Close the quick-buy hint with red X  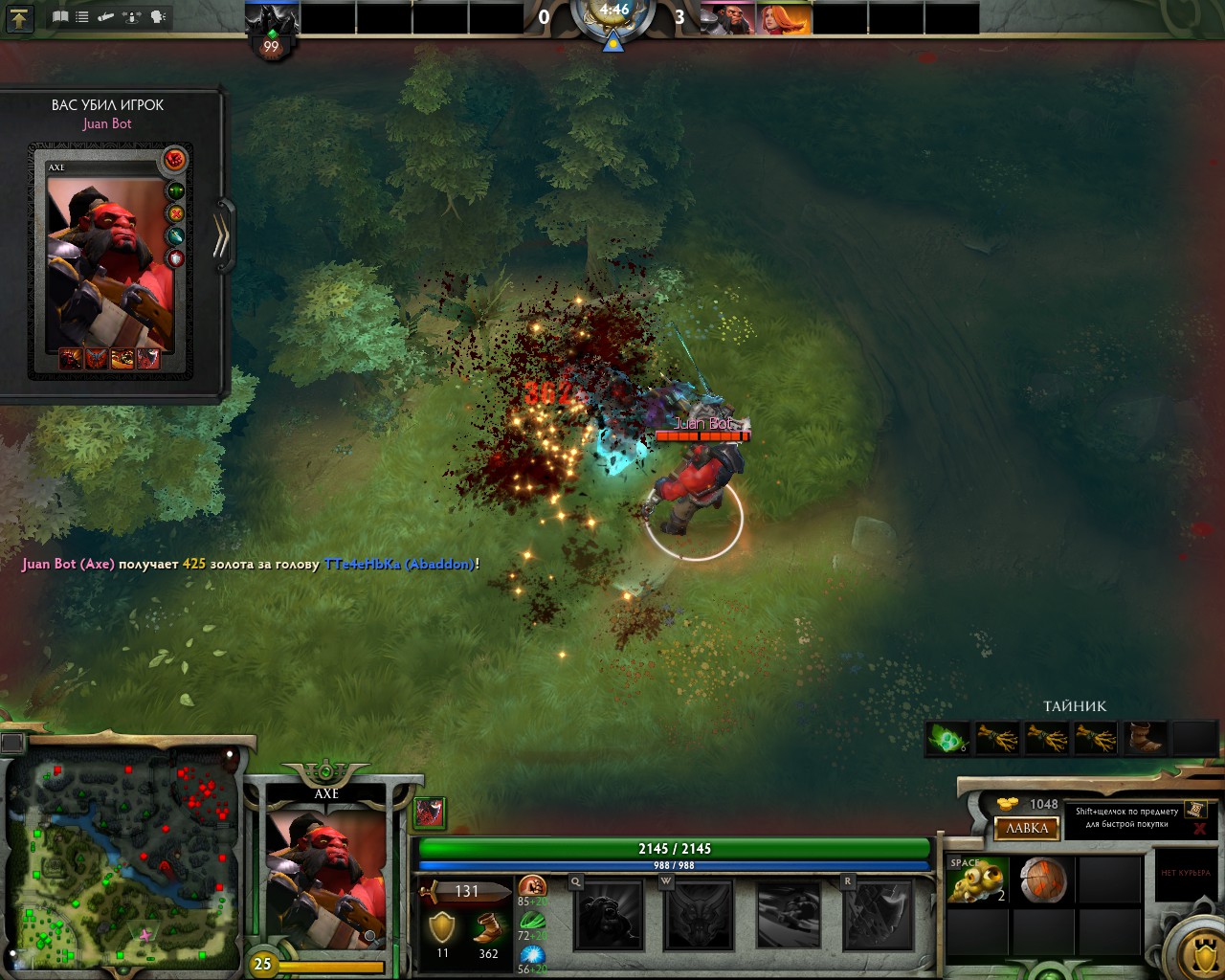click(x=1198, y=829)
